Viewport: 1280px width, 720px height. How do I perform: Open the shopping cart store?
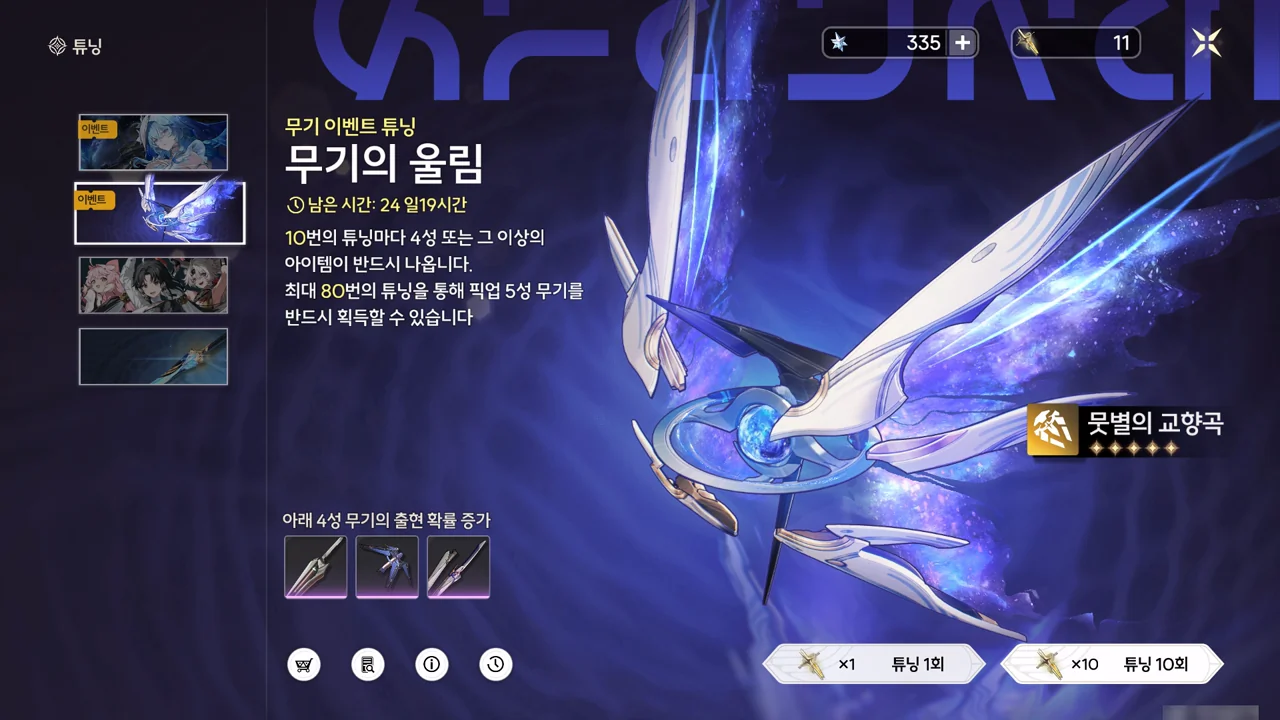click(x=303, y=664)
